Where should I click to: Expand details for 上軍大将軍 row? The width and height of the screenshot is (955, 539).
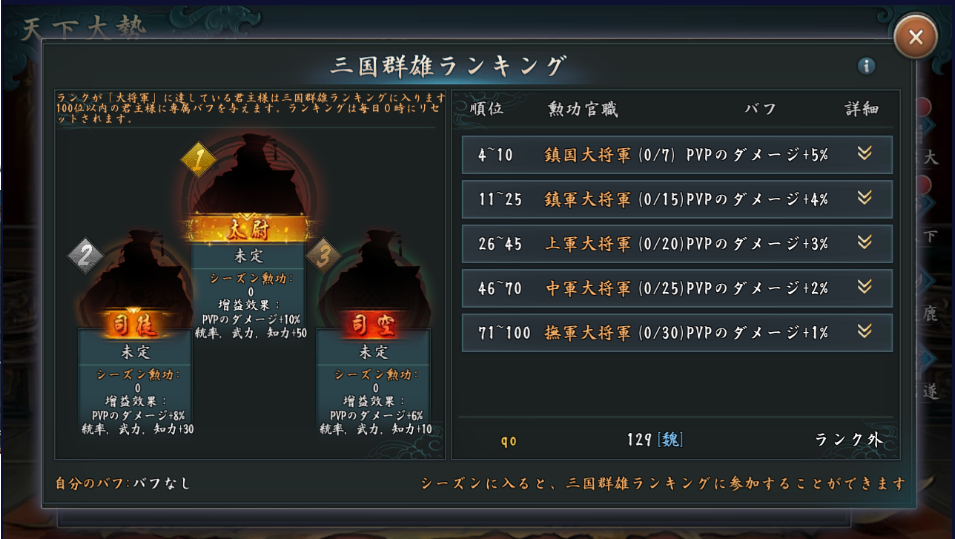(x=865, y=243)
